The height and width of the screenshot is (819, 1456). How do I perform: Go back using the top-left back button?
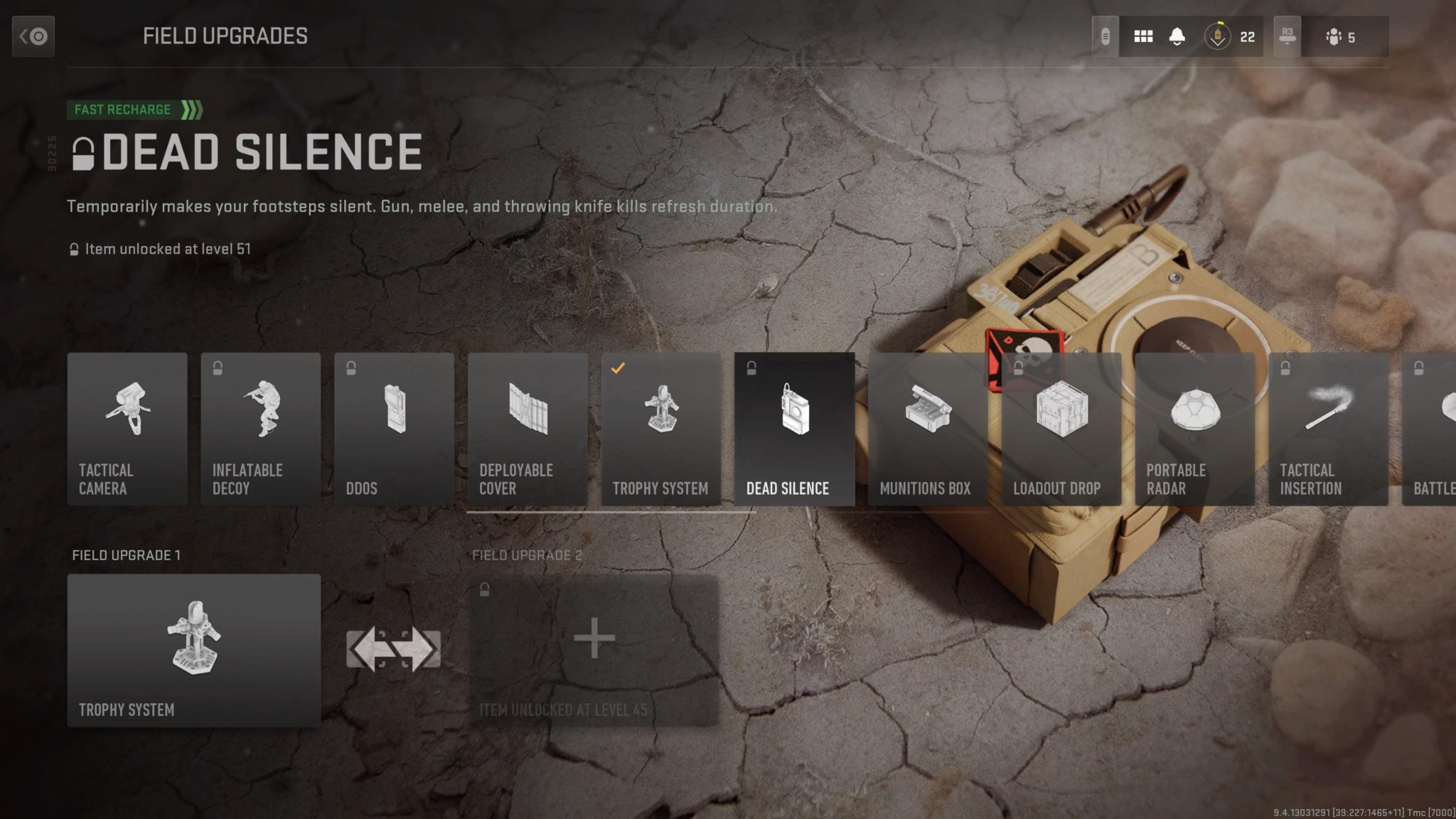point(33,36)
